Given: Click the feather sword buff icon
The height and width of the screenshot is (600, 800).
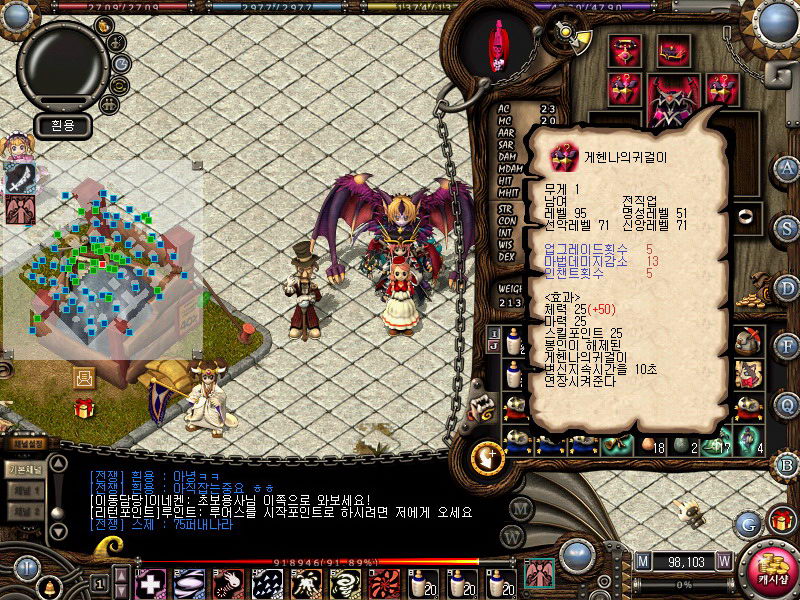Looking at the screenshot, I should (x=21, y=176).
